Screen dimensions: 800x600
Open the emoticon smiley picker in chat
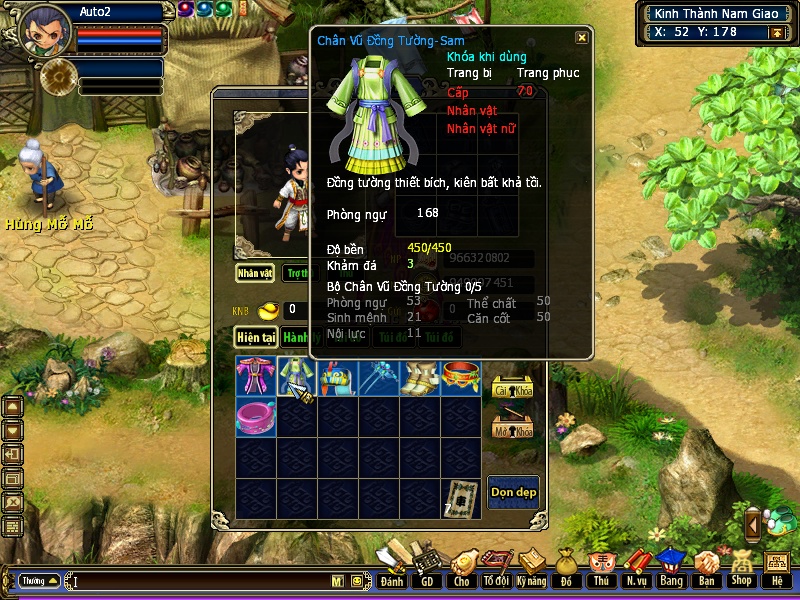357,580
